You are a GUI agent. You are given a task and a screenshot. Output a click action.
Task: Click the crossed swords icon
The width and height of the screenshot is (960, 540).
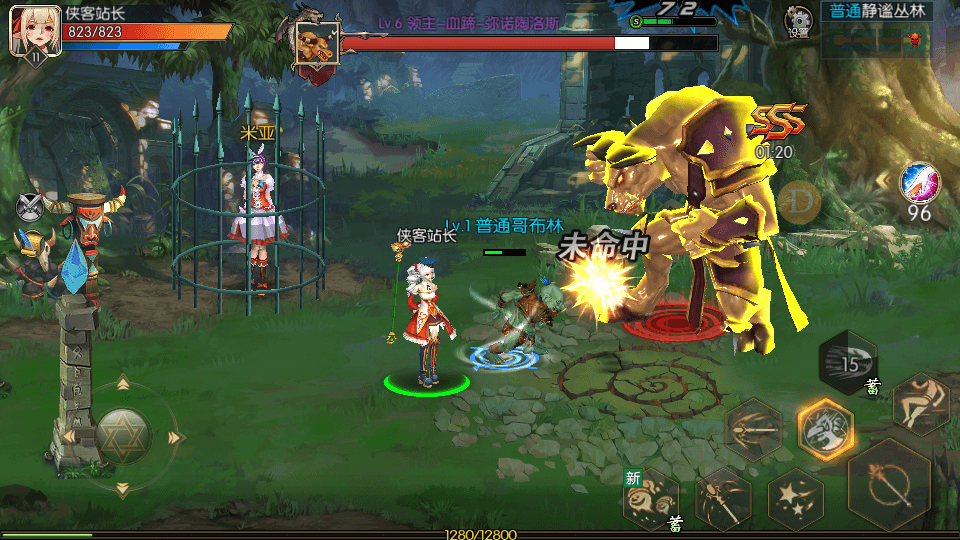32,207
